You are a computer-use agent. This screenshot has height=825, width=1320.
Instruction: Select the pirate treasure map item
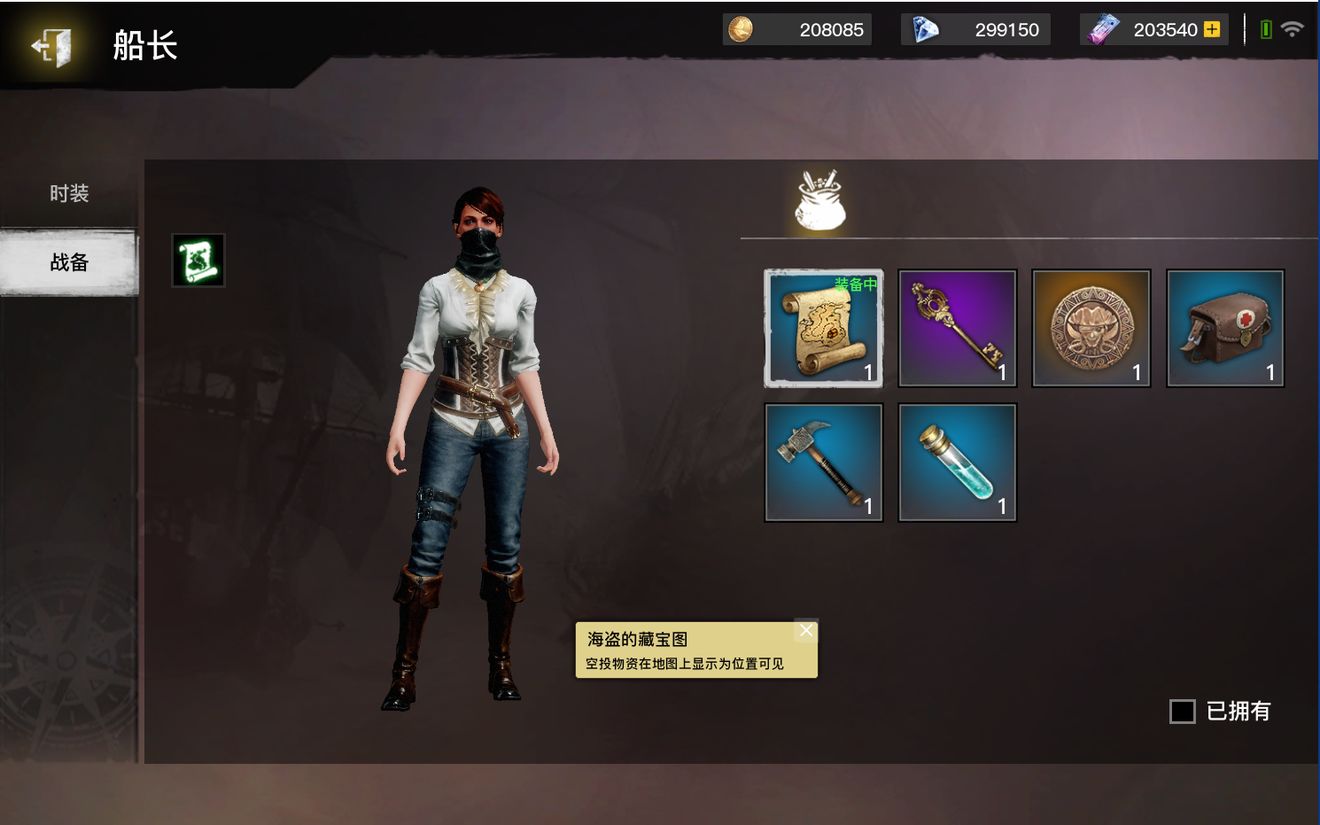(x=822, y=328)
